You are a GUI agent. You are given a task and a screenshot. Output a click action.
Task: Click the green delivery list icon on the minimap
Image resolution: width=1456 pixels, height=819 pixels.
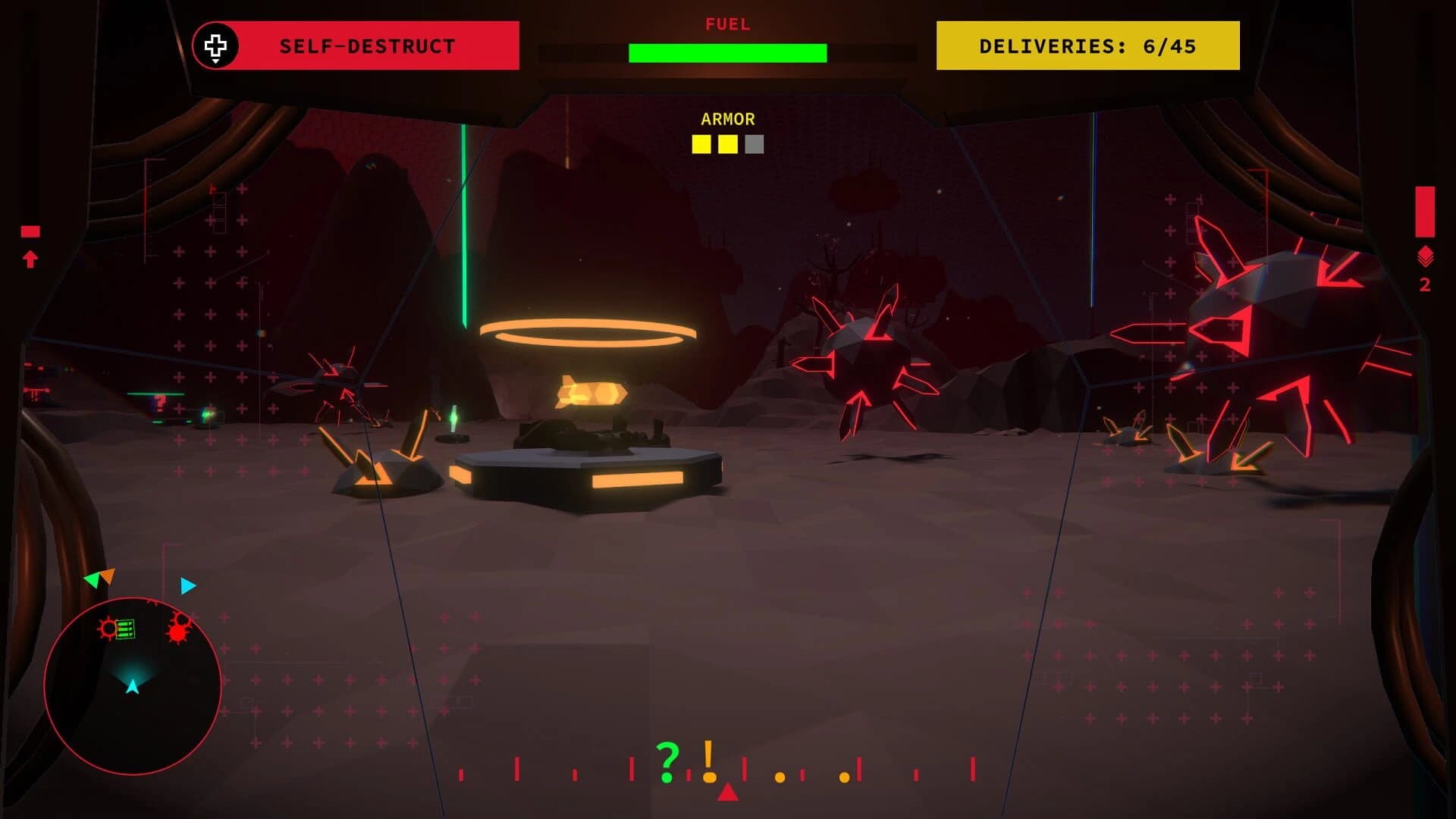(x=125, y=628)
